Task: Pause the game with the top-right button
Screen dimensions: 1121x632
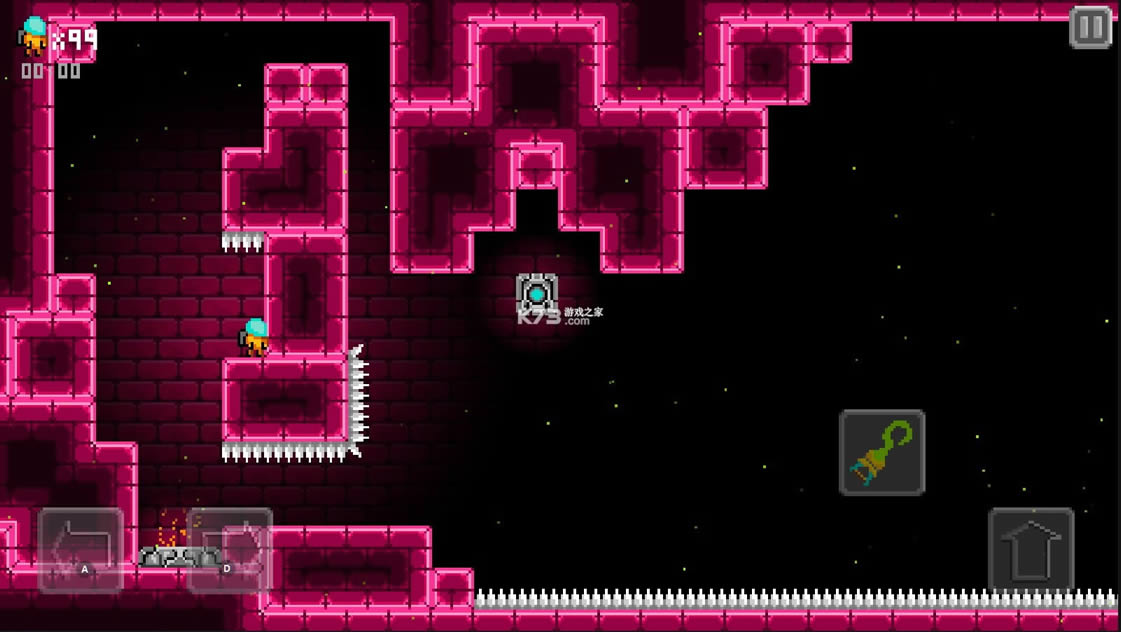Action: (1090, 28)
